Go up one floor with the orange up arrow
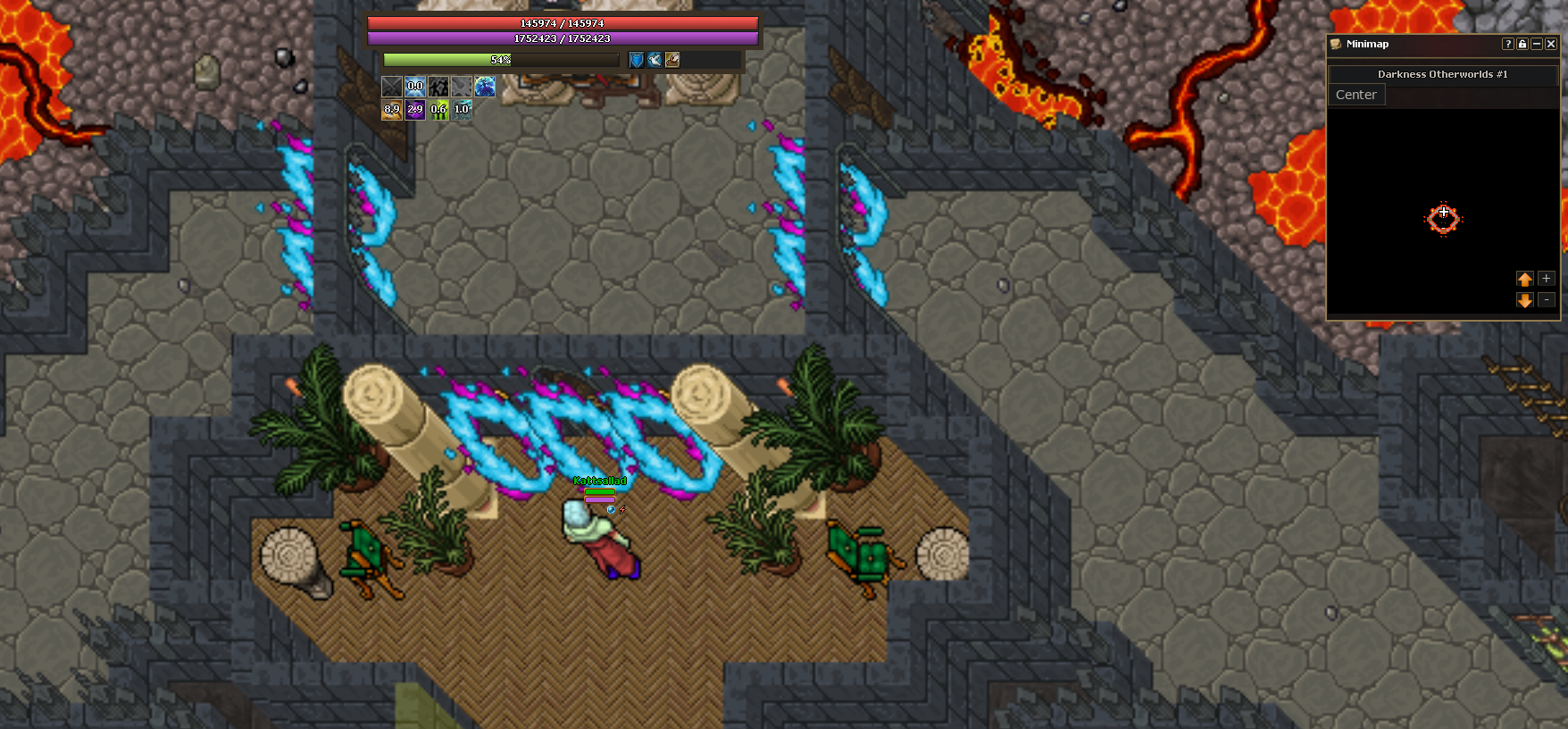The height and width of the screenshot is (729, 1568). coord(1525,279)
